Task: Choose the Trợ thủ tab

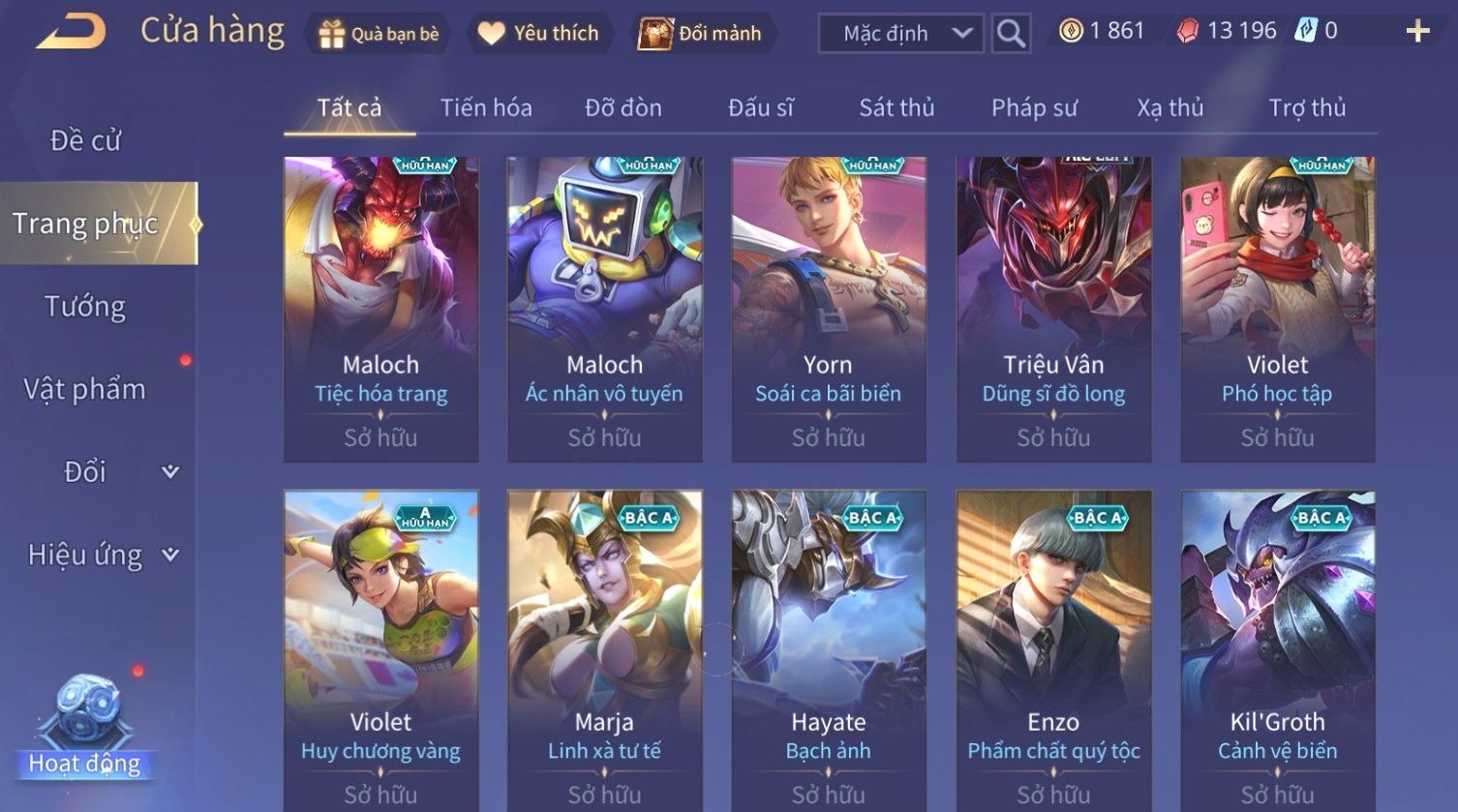Action: [1307, 108]
